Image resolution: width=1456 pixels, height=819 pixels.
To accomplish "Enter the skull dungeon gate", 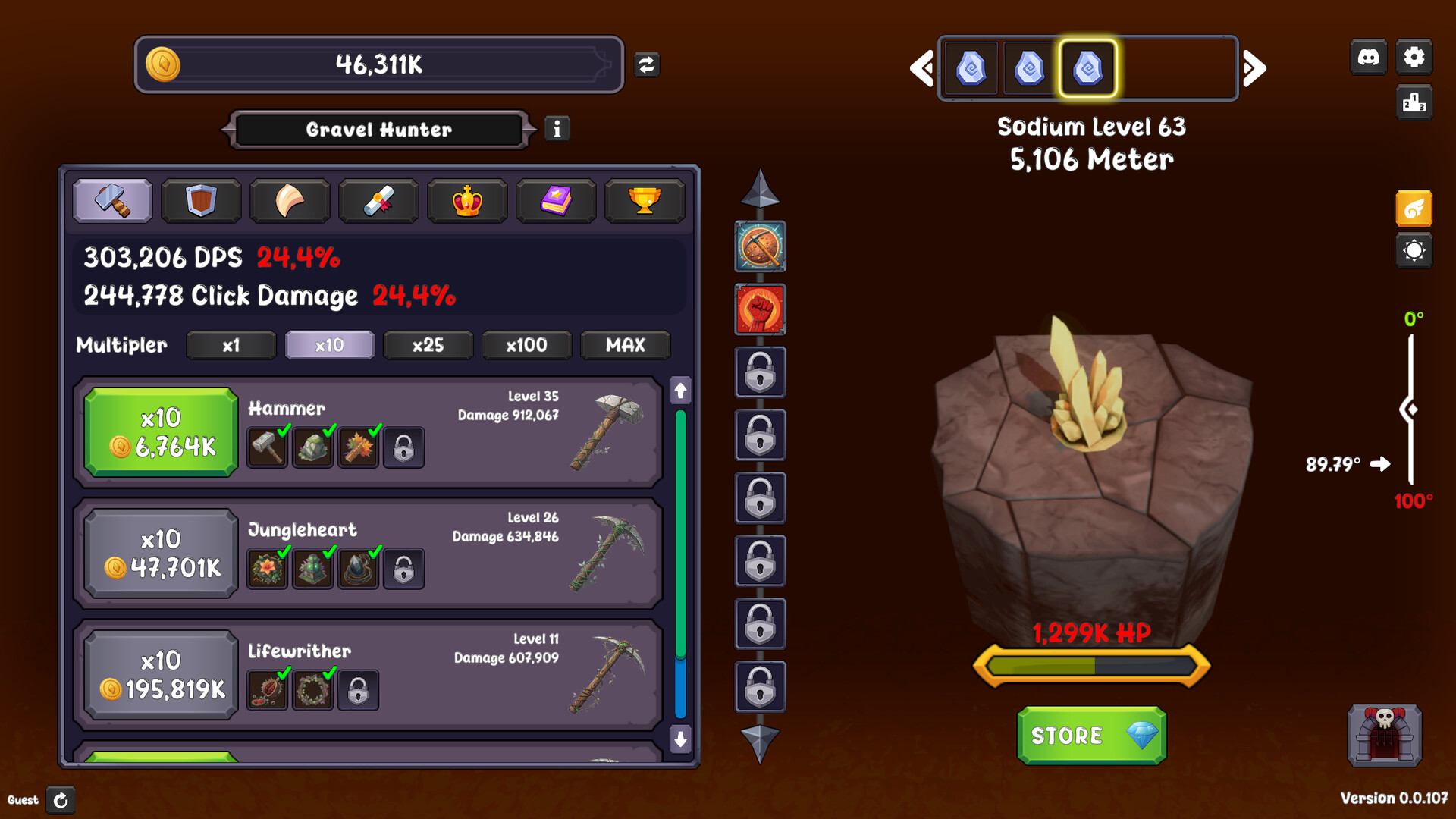I will pos(1384,736).
